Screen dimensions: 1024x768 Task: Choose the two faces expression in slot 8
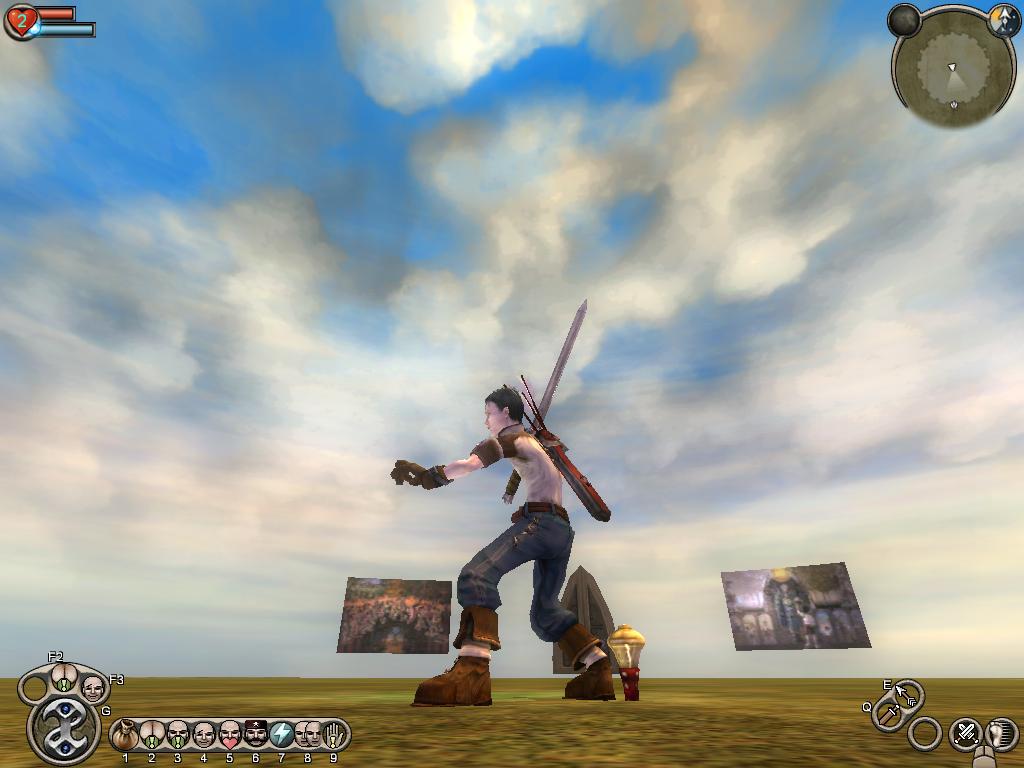pyautogui.click(x=307, y=736)
